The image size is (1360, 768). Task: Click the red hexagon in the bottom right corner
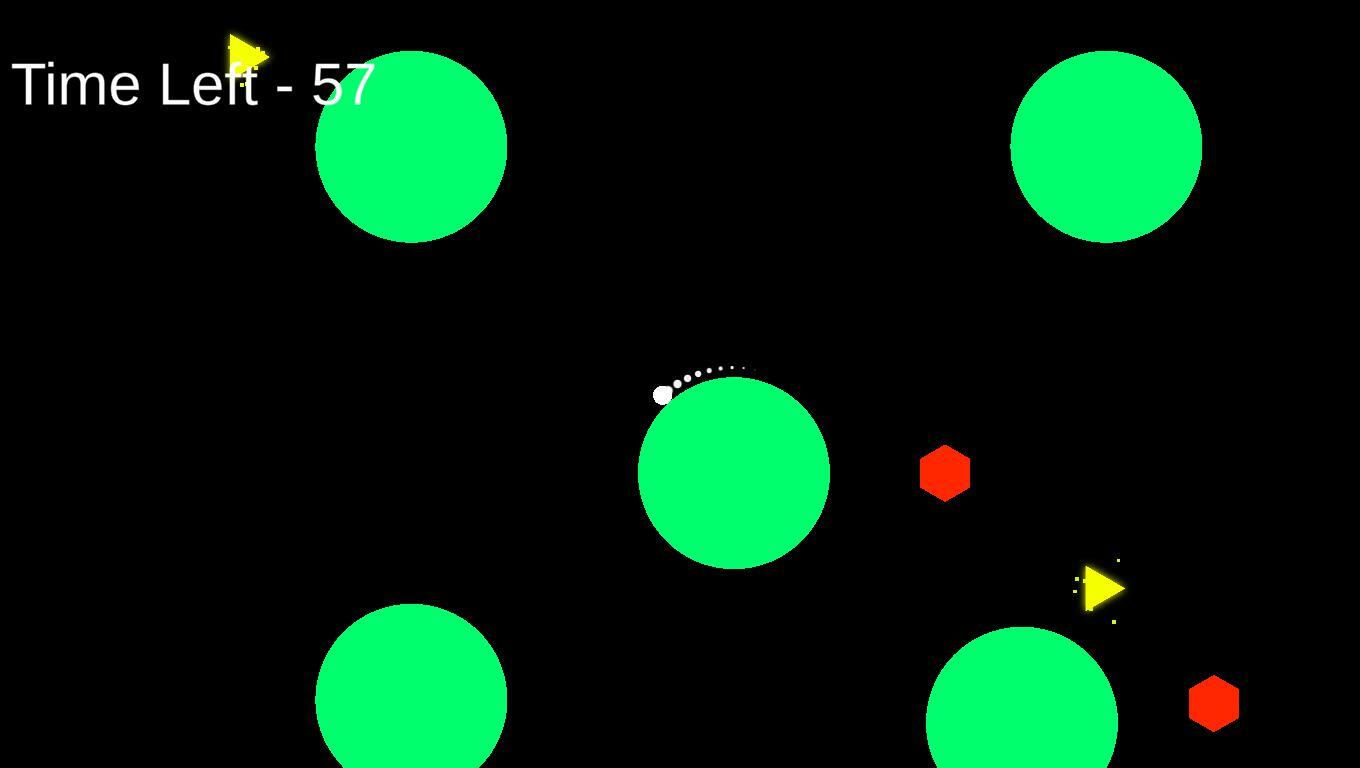pyautogui.click(x=1213, y=702)
